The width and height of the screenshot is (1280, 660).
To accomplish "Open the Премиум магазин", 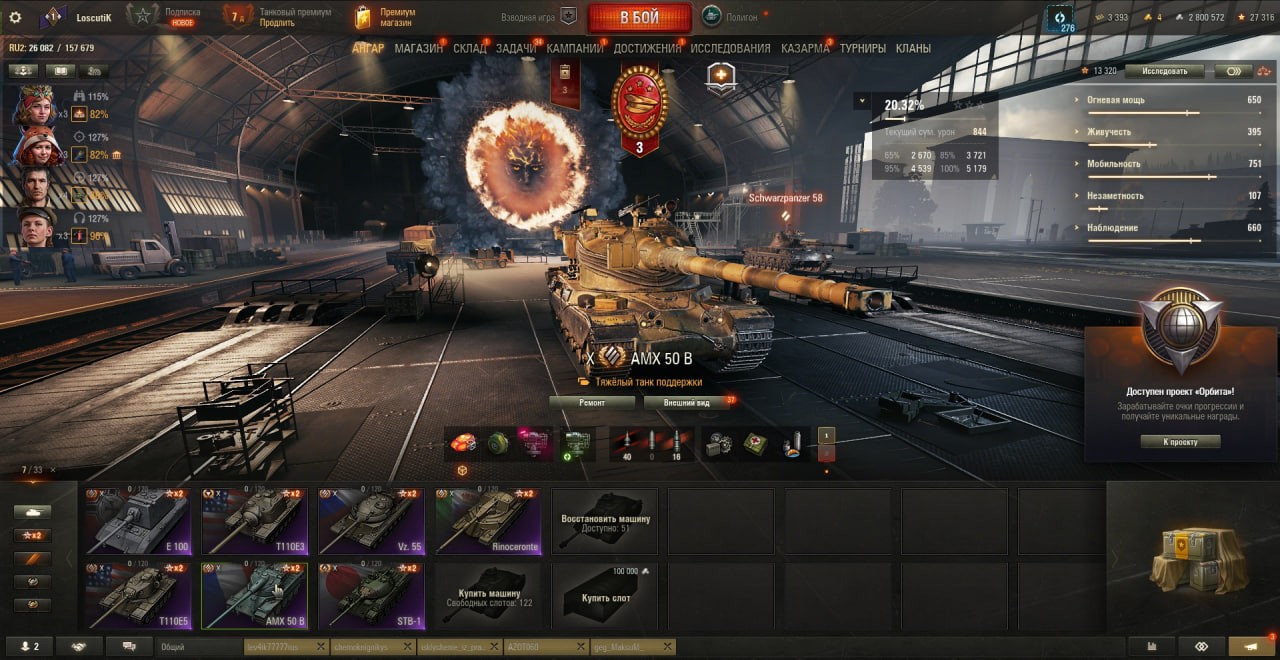I will click(386, 17).
